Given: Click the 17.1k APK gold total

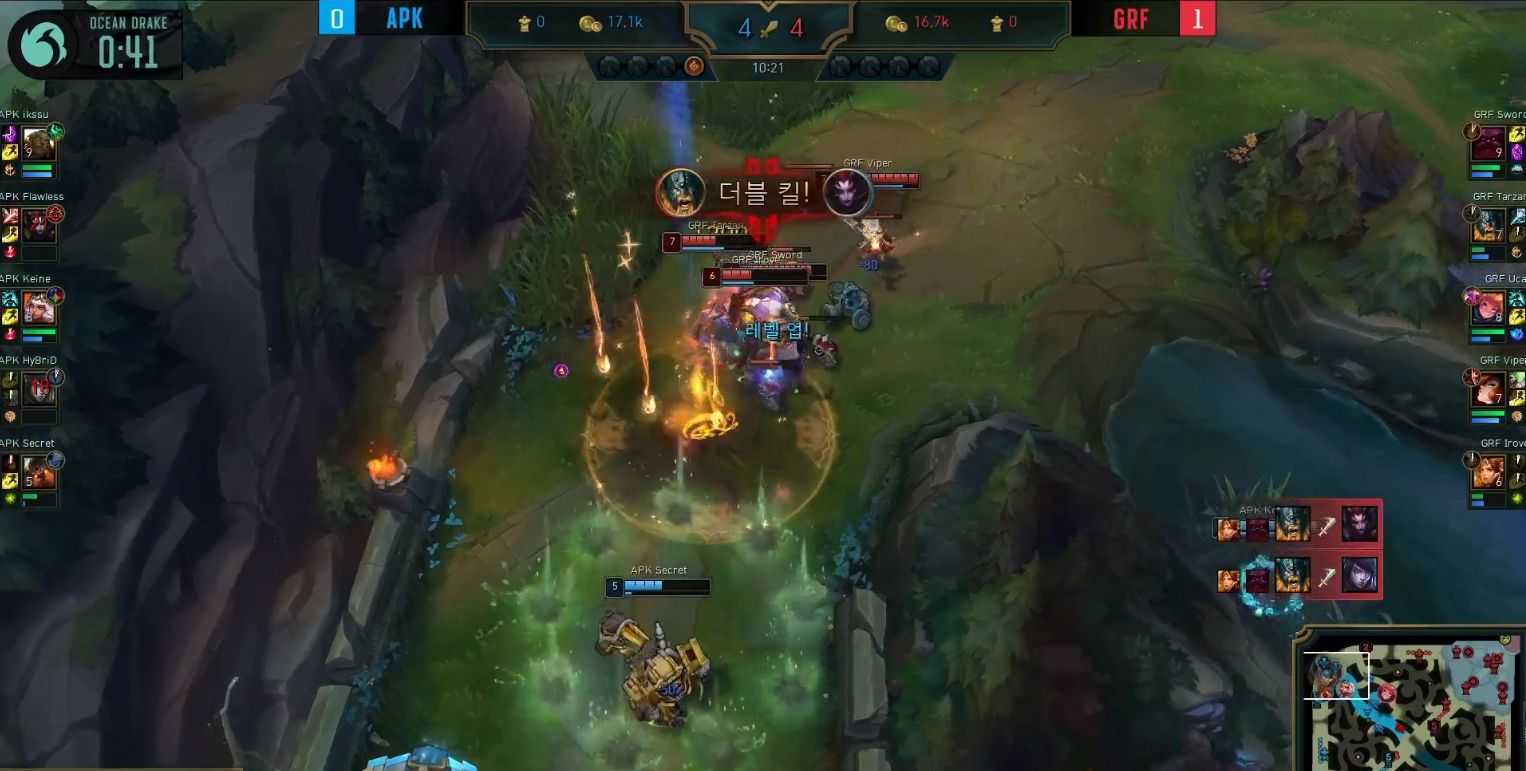Looking at the screenshot, I should (625, 25).
